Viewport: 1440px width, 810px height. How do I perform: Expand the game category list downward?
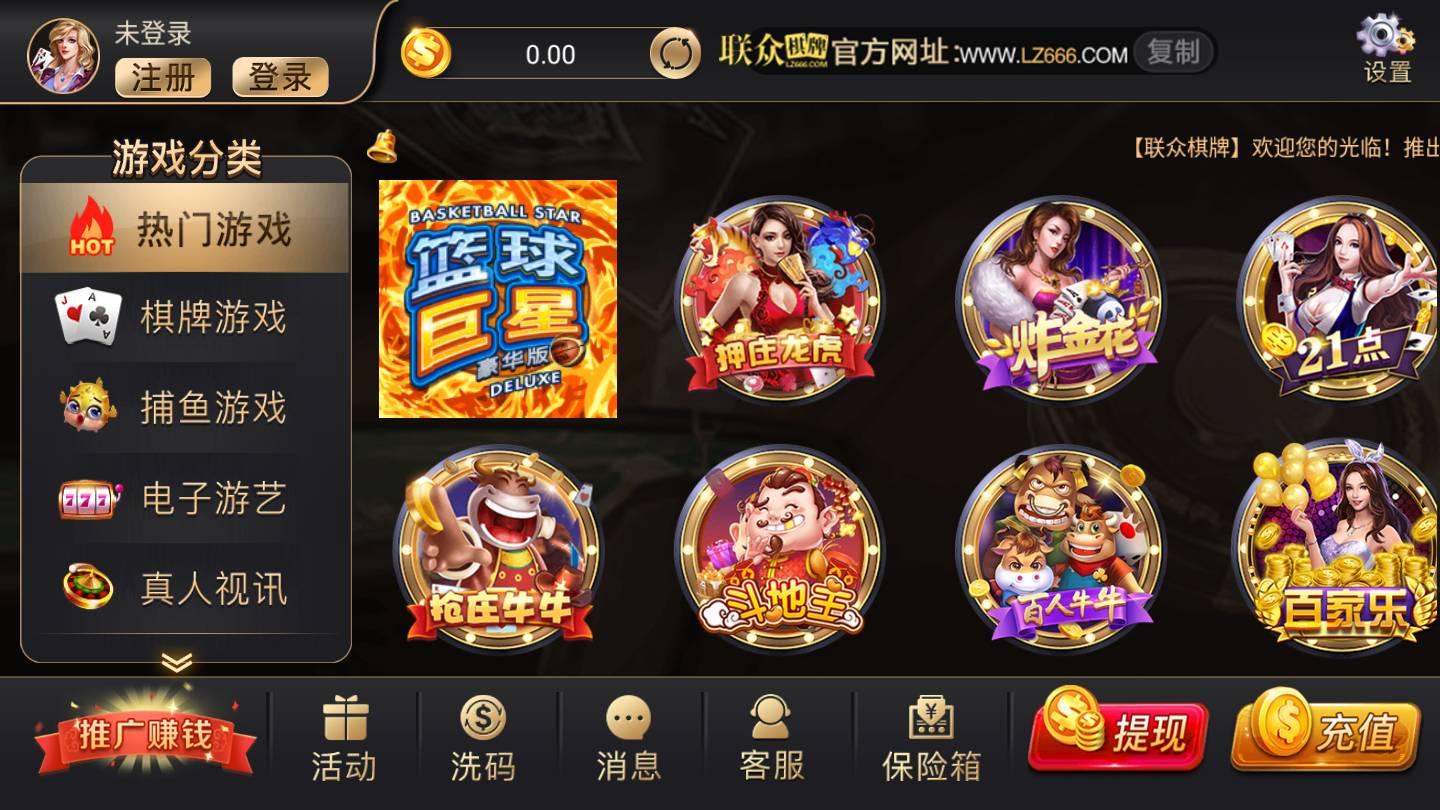[178, 661]
